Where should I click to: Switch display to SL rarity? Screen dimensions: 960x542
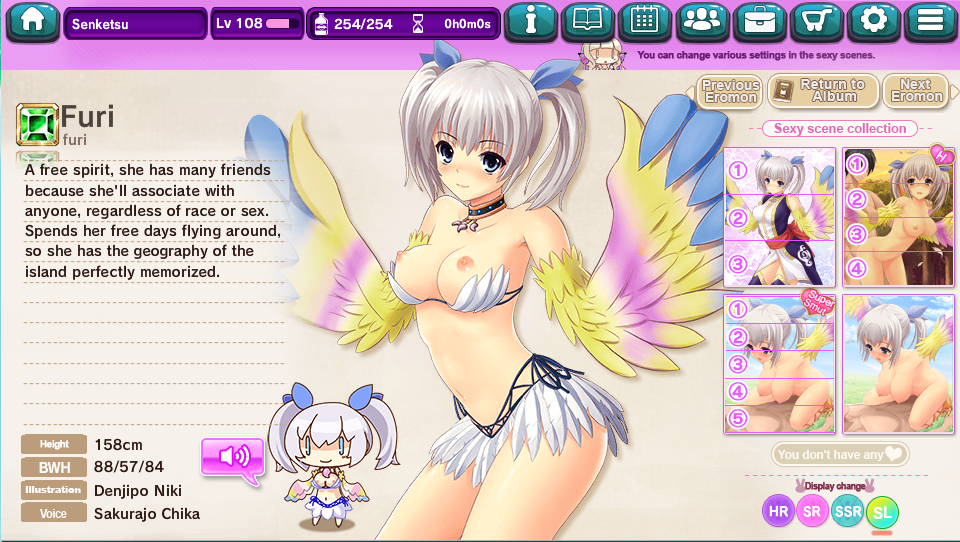pyautogui.click(x=882, y=513)
